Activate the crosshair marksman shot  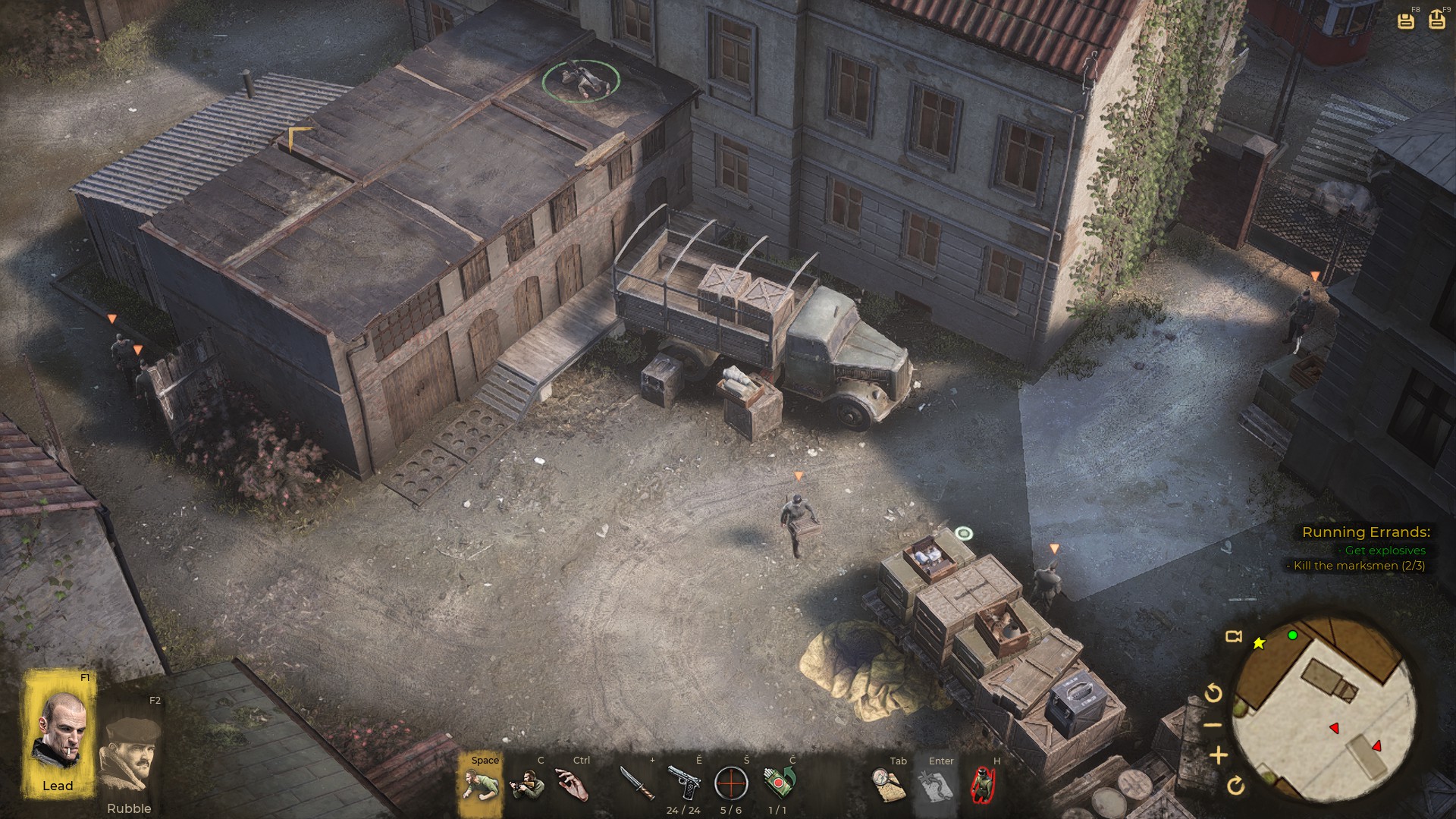coord(731,783)
